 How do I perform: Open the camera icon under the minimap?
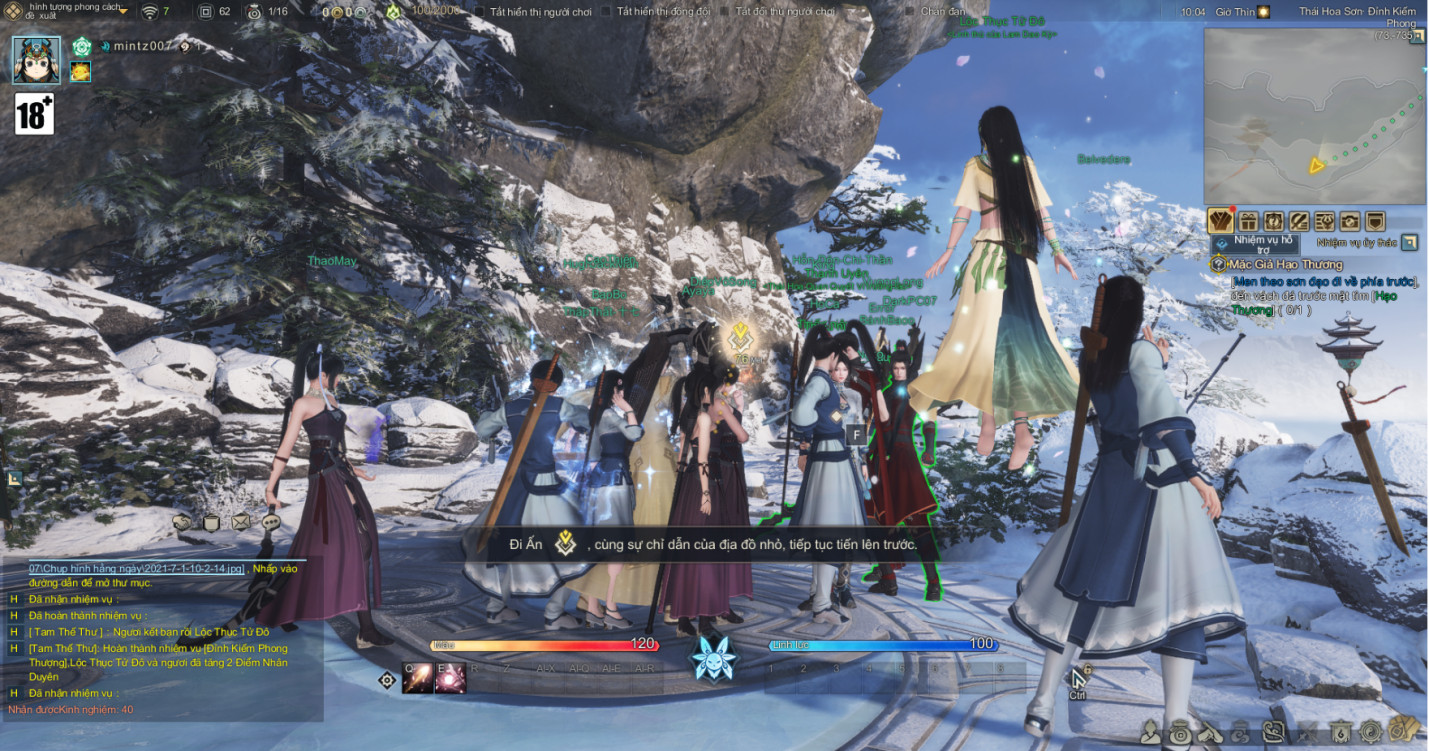(x=1350, y=221)
